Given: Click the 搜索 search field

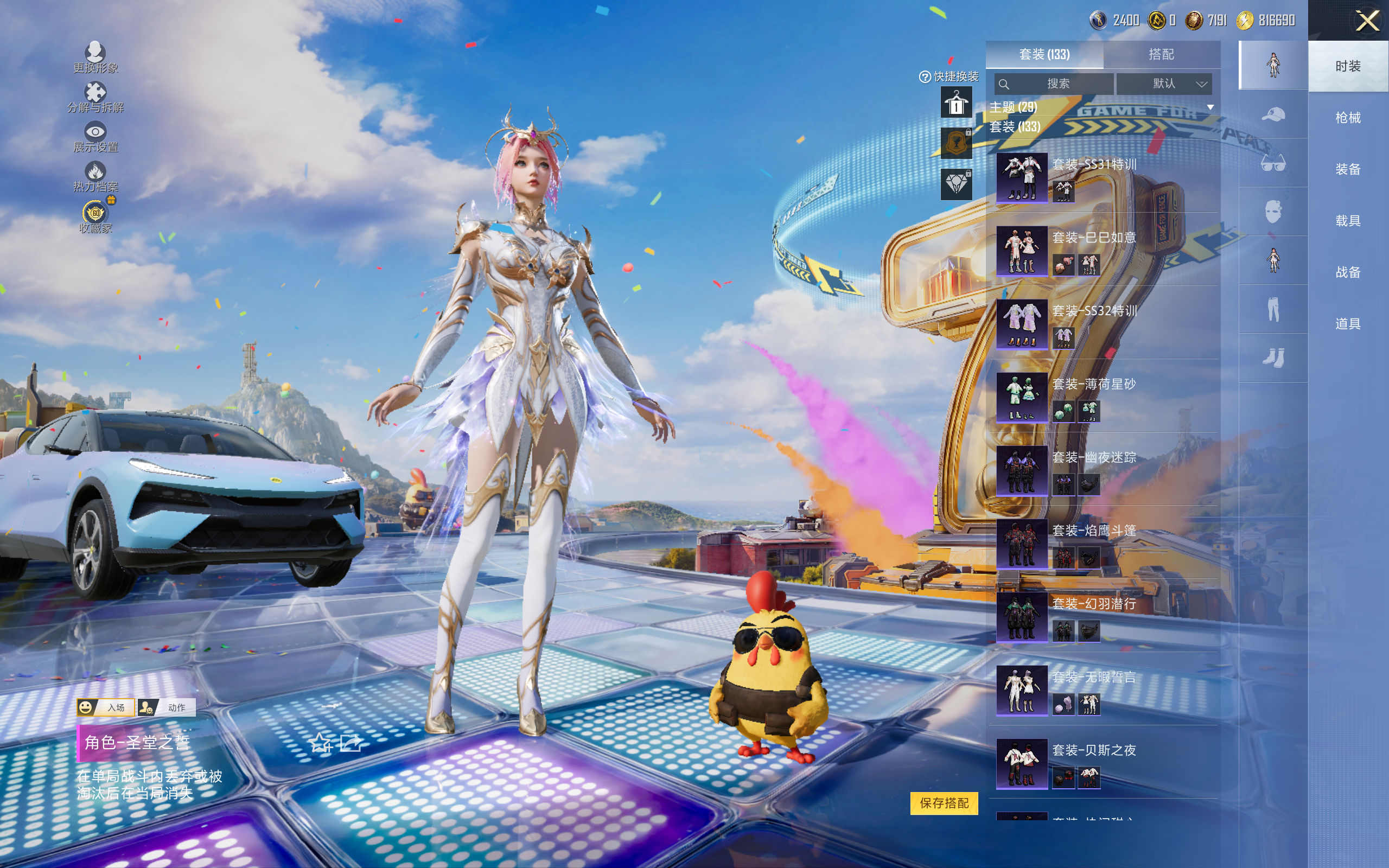Looking at the screenshot, I should point(1055,84).
